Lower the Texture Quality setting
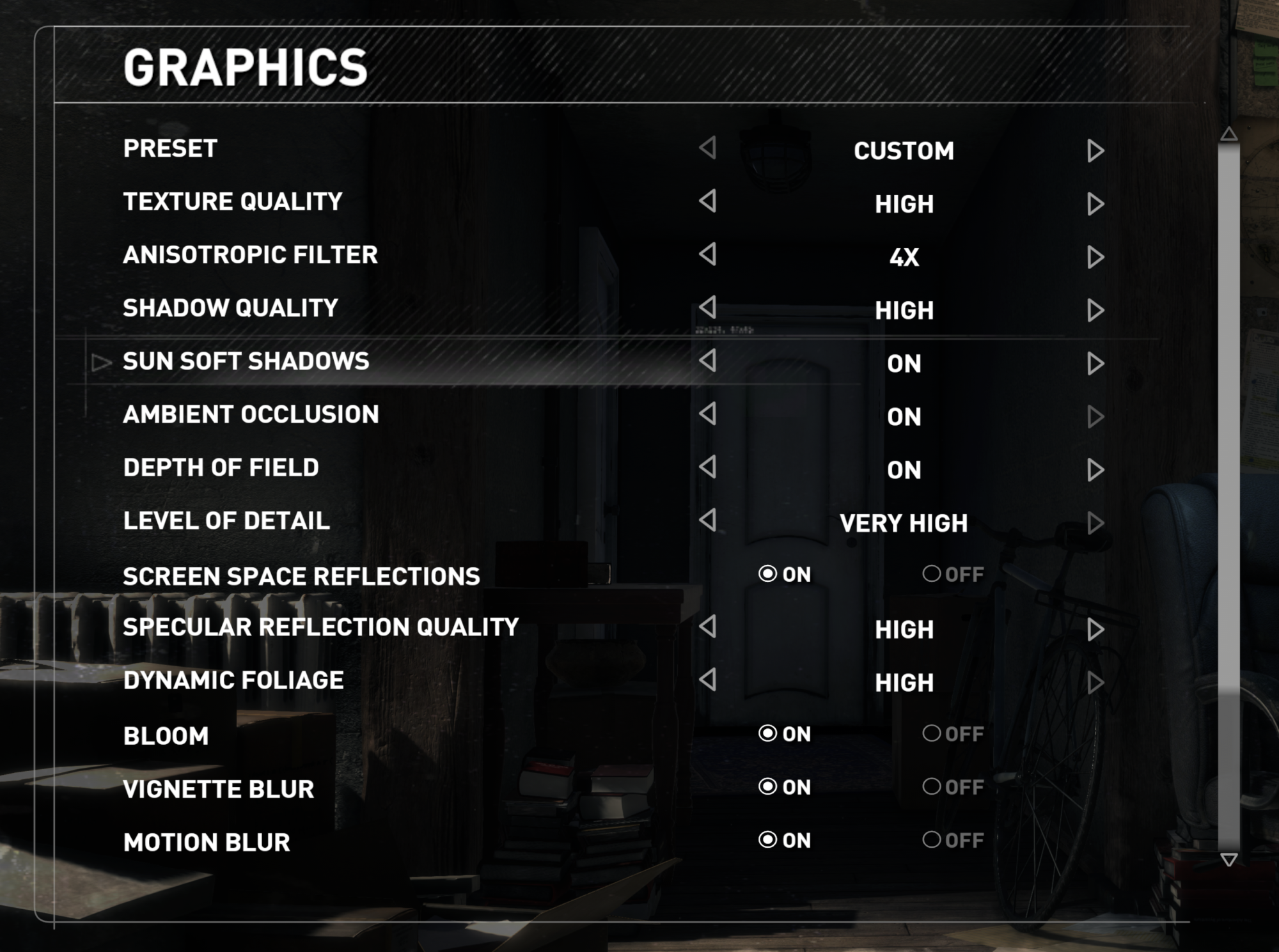 [x=707, y=201]
